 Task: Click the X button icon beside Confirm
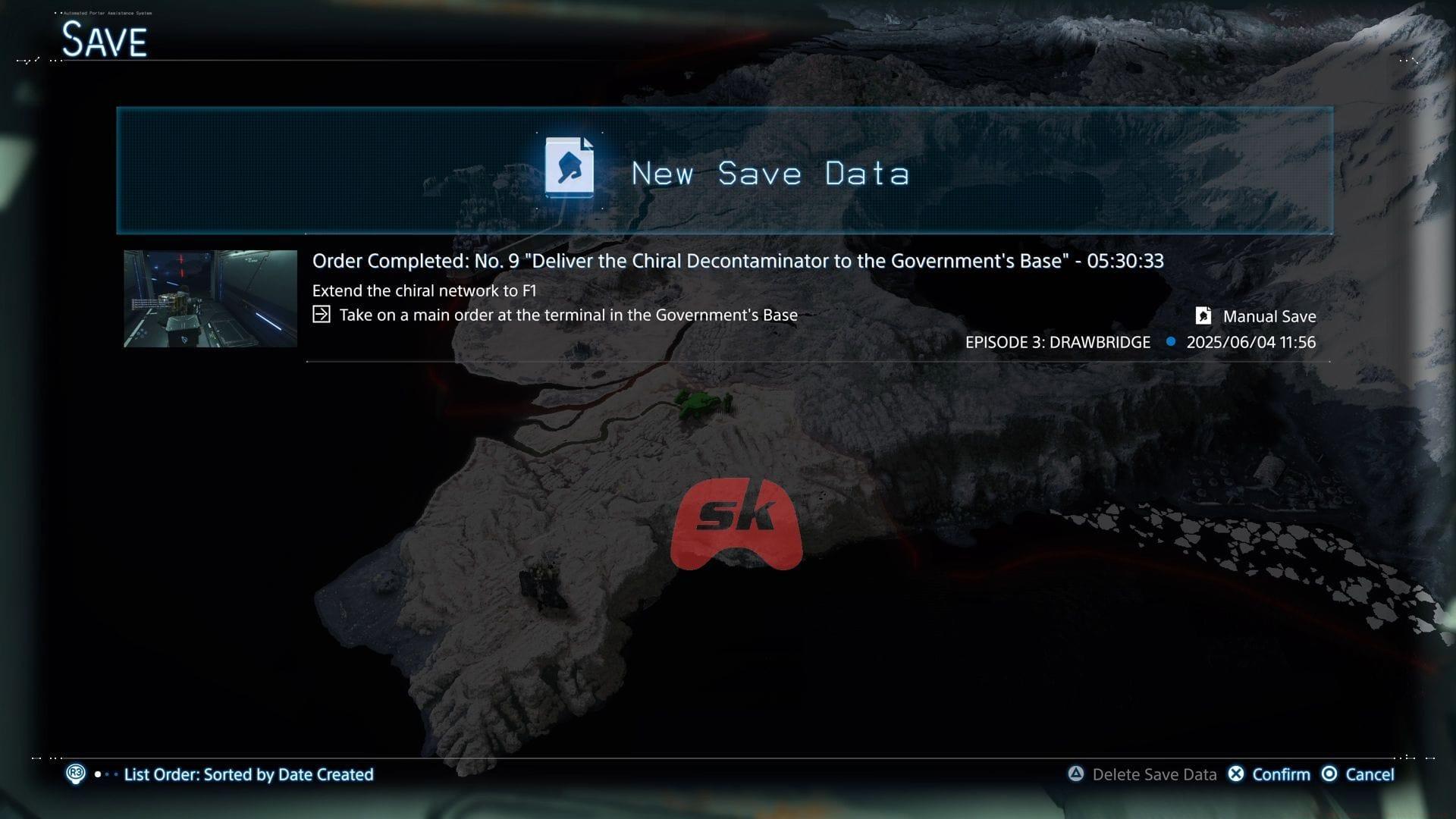coord(1237,774)
